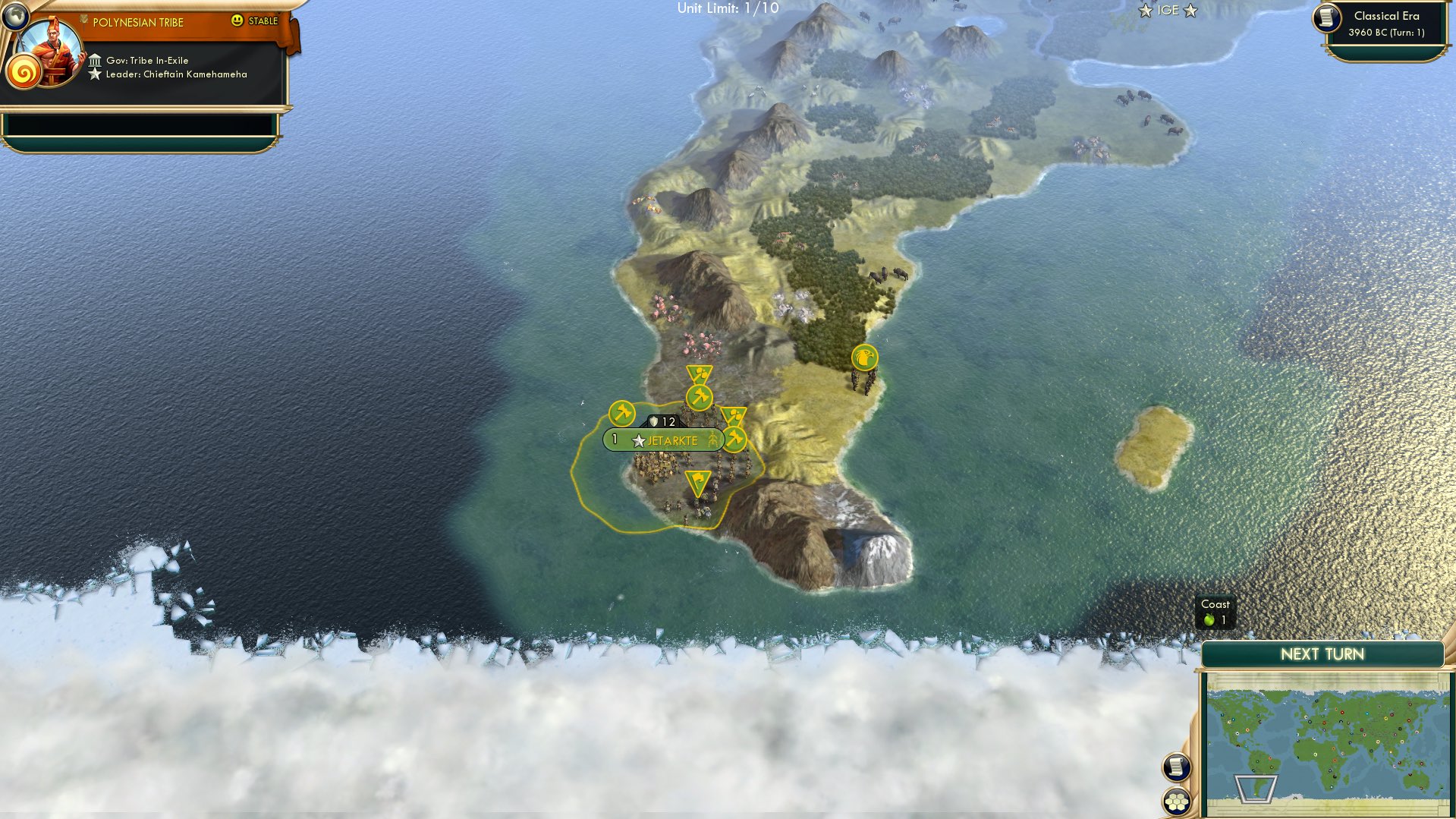Select the unit flag on the eastern coast forest
Viewport: 1456px width, 819px height.
tap(865, 357)
